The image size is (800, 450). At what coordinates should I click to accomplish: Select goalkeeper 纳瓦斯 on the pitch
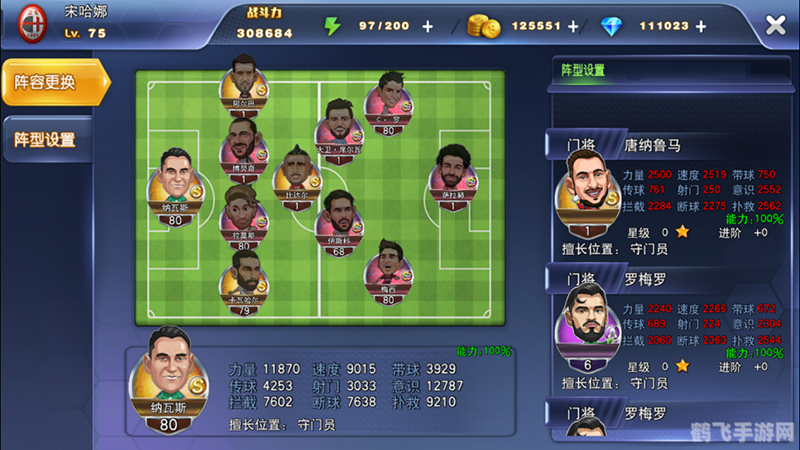pyautogui.click(x=174, y=180)
